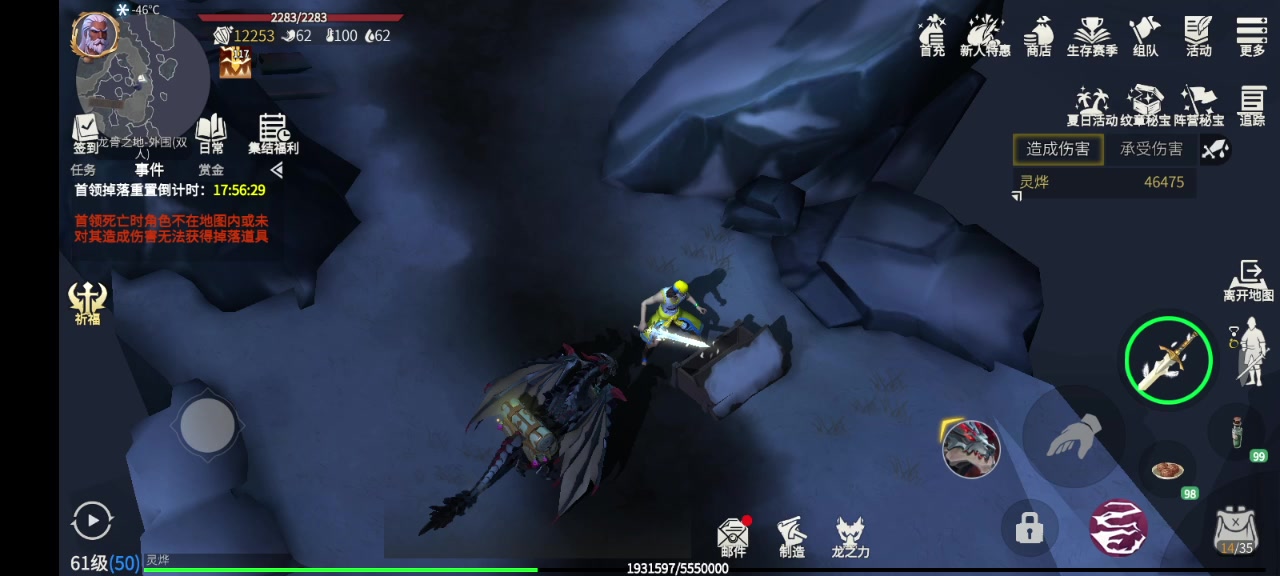Image resolution: width=1280 pixels, height=576 pixels.
Task: Open the 集结福利 rally rewards
Action: pyautogui.click(x=273, y=133)
